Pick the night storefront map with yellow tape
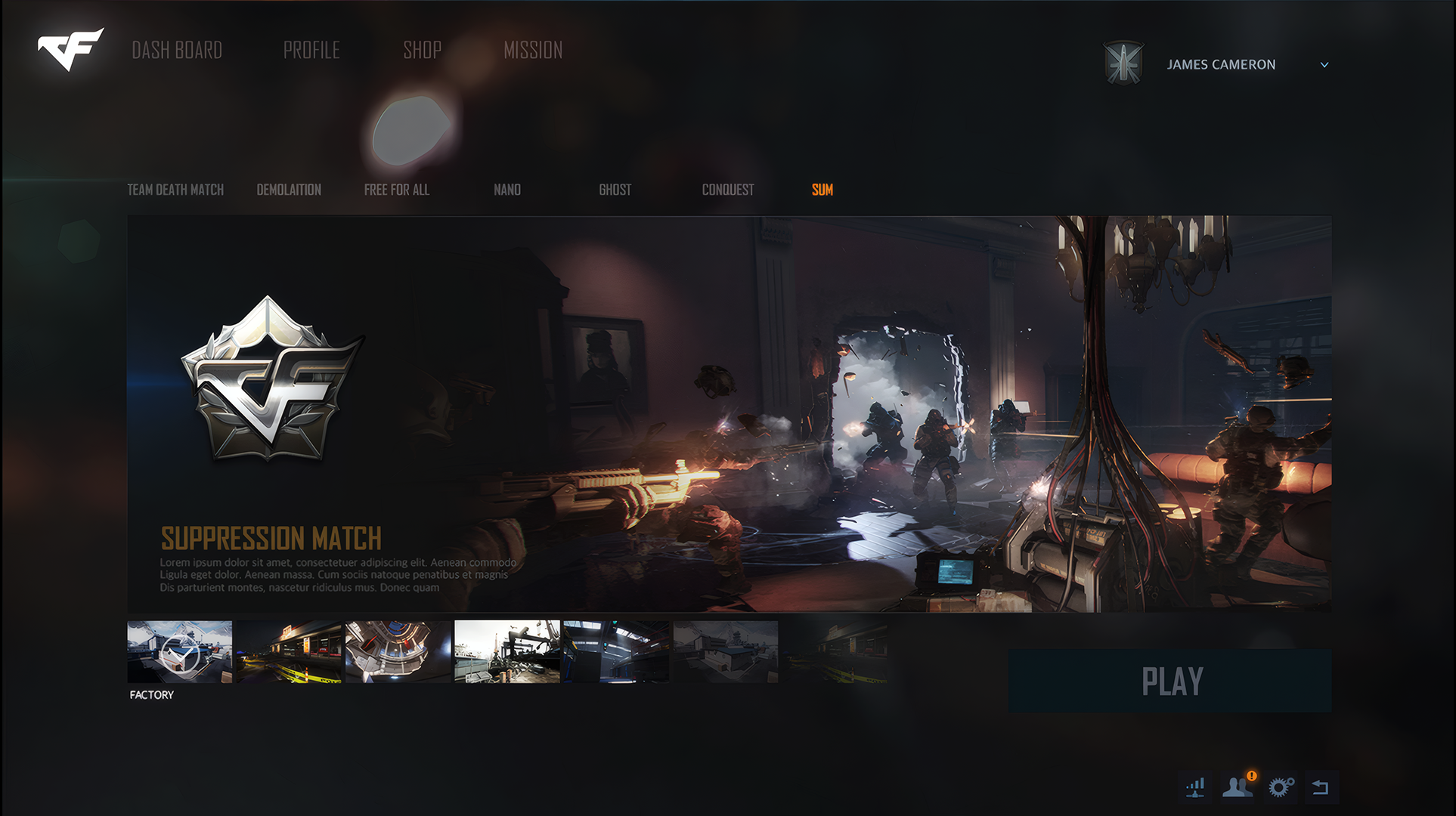Viewport: 1456px width, 816px height. click(289, 652)
